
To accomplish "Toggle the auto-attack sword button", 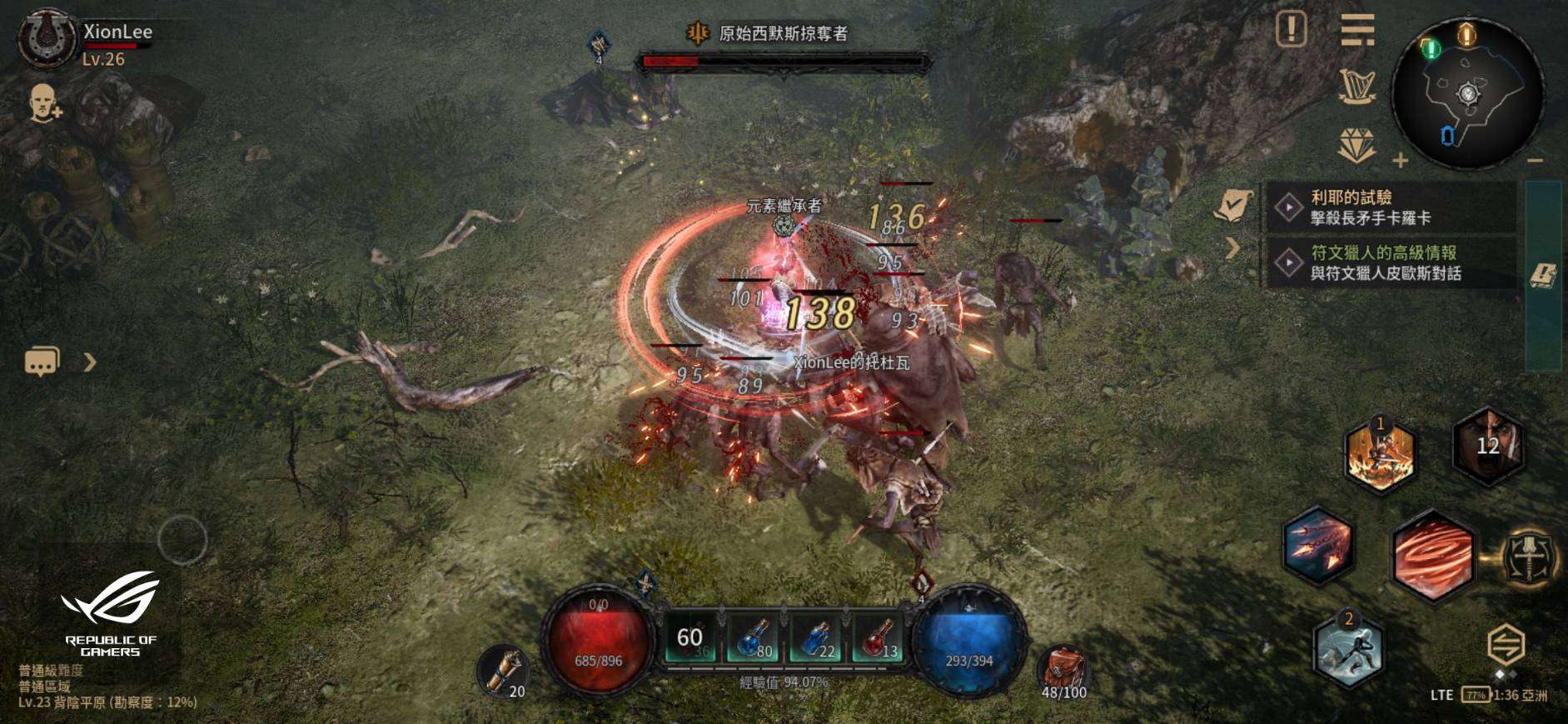I will [1531, 557].
